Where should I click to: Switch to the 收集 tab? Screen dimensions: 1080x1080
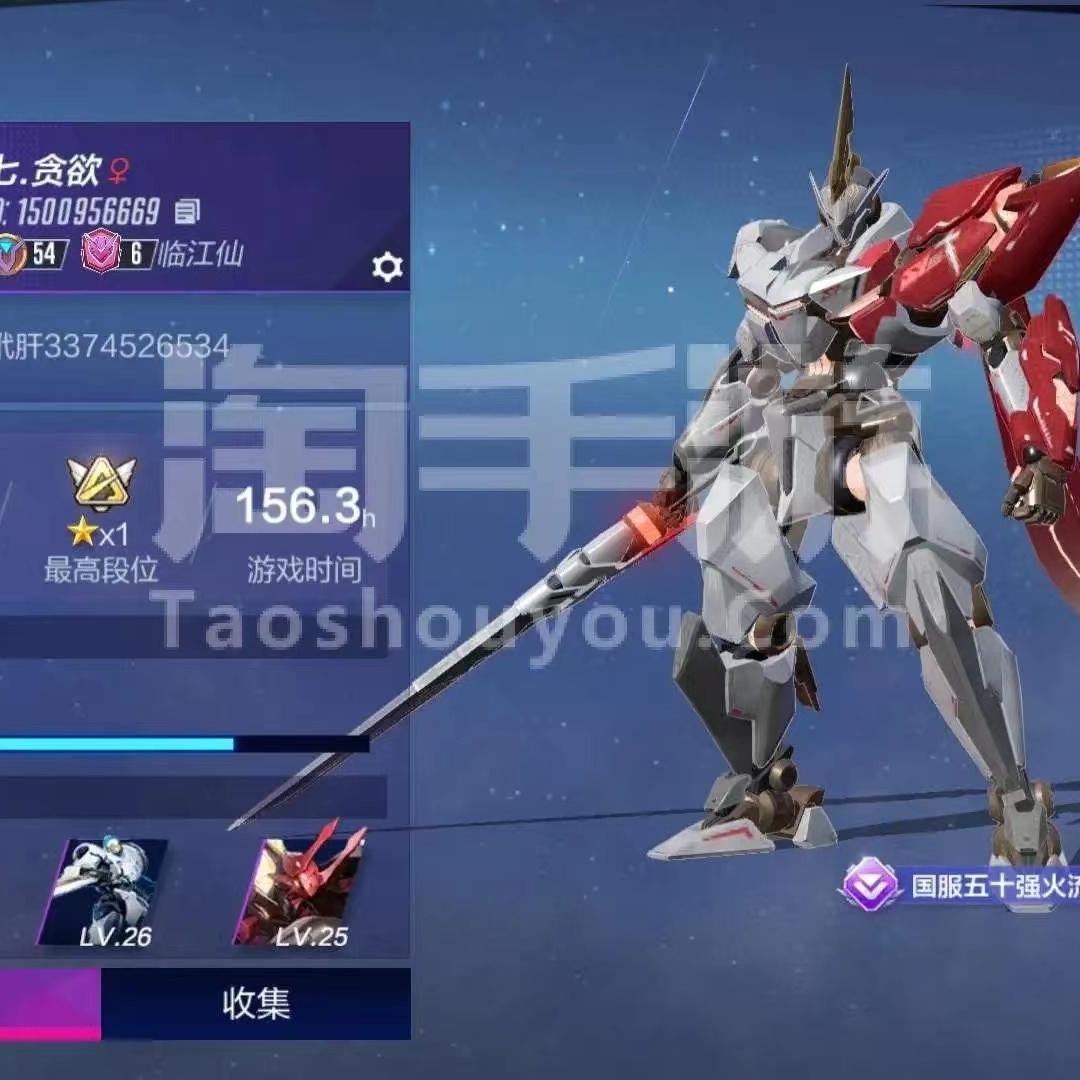coord(256,1004)
